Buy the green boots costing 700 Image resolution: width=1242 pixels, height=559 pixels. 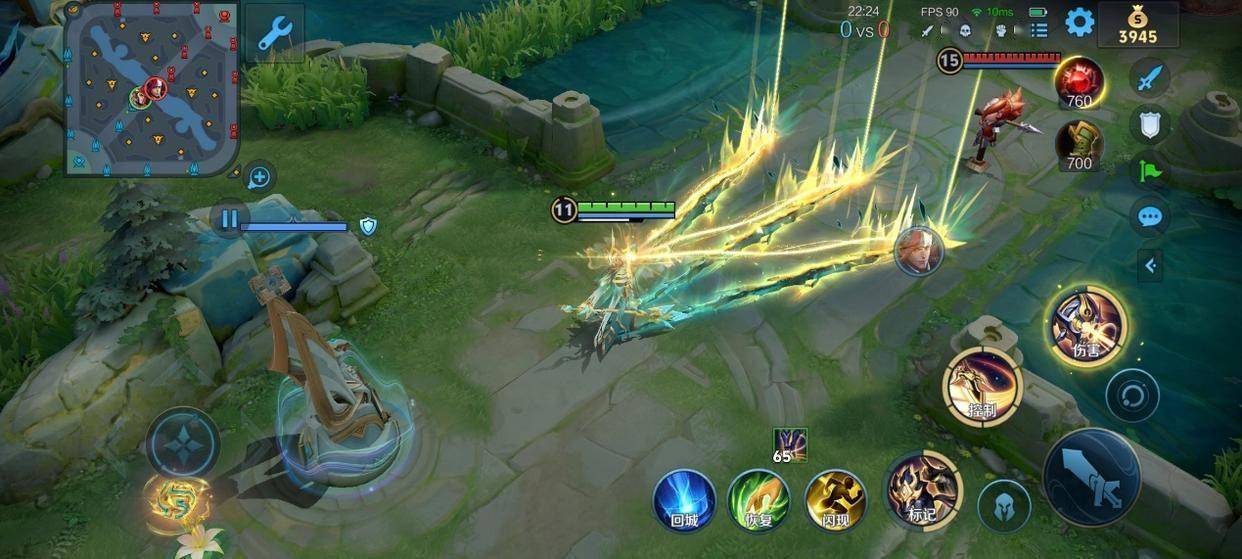[x=1079, y=146]
